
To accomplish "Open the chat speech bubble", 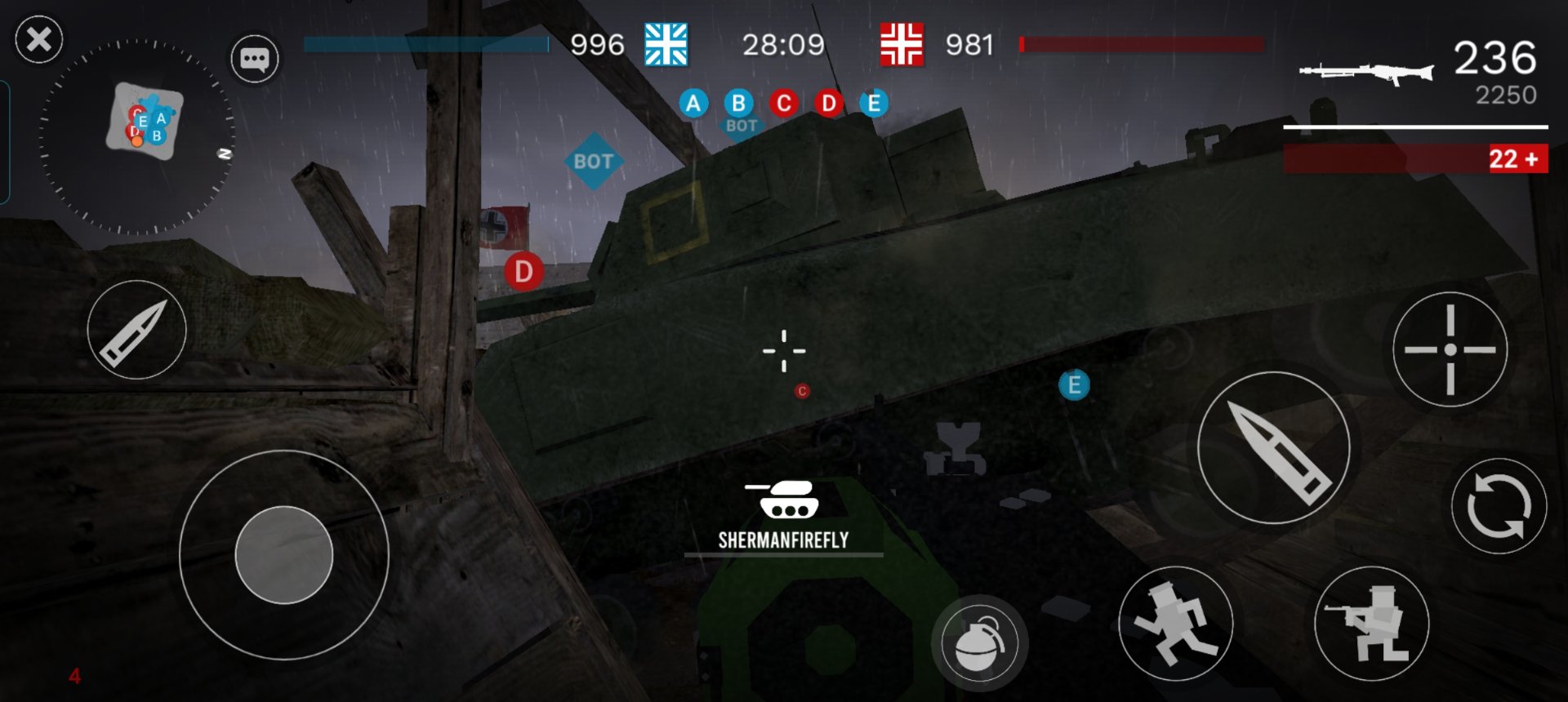I will [x=254, y=59].
